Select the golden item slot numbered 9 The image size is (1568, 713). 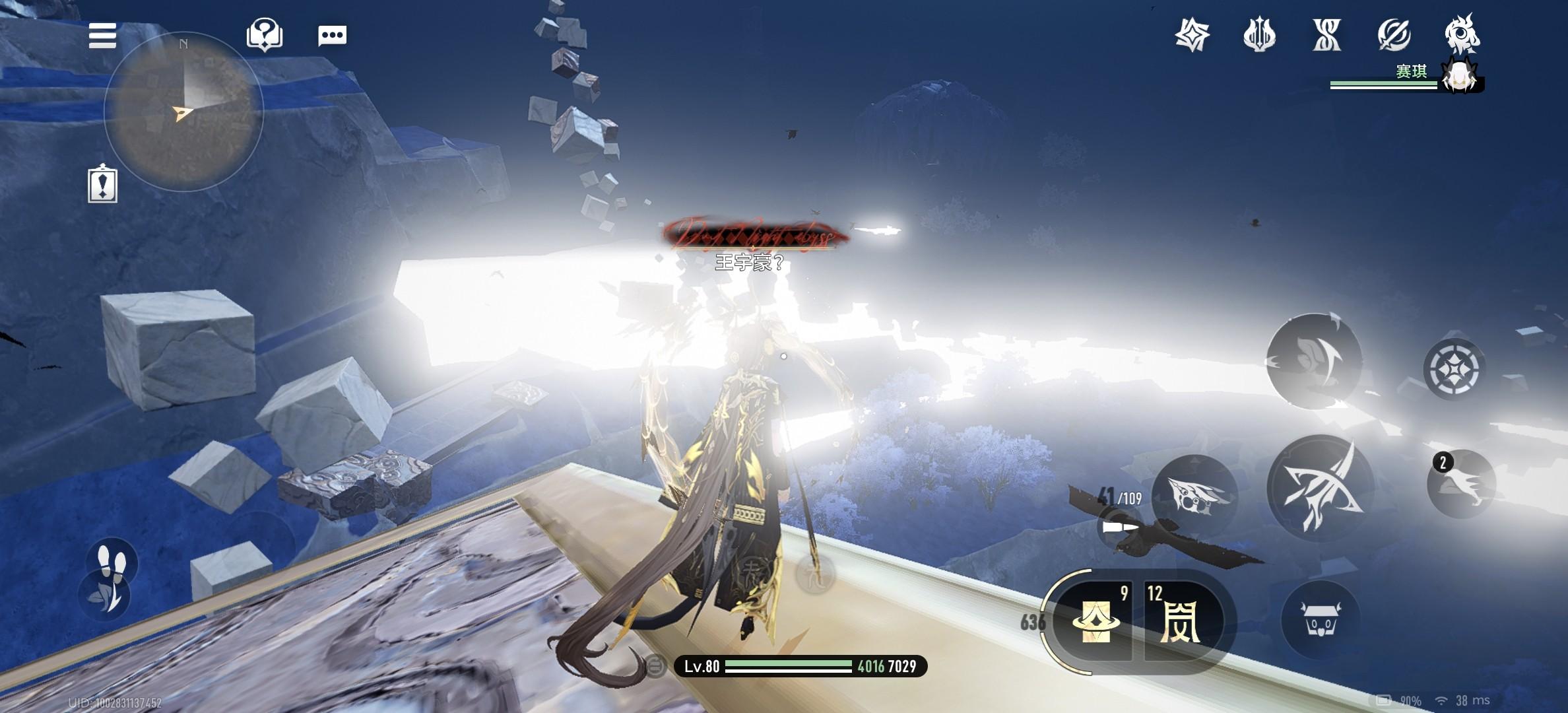pos(1096,621)
